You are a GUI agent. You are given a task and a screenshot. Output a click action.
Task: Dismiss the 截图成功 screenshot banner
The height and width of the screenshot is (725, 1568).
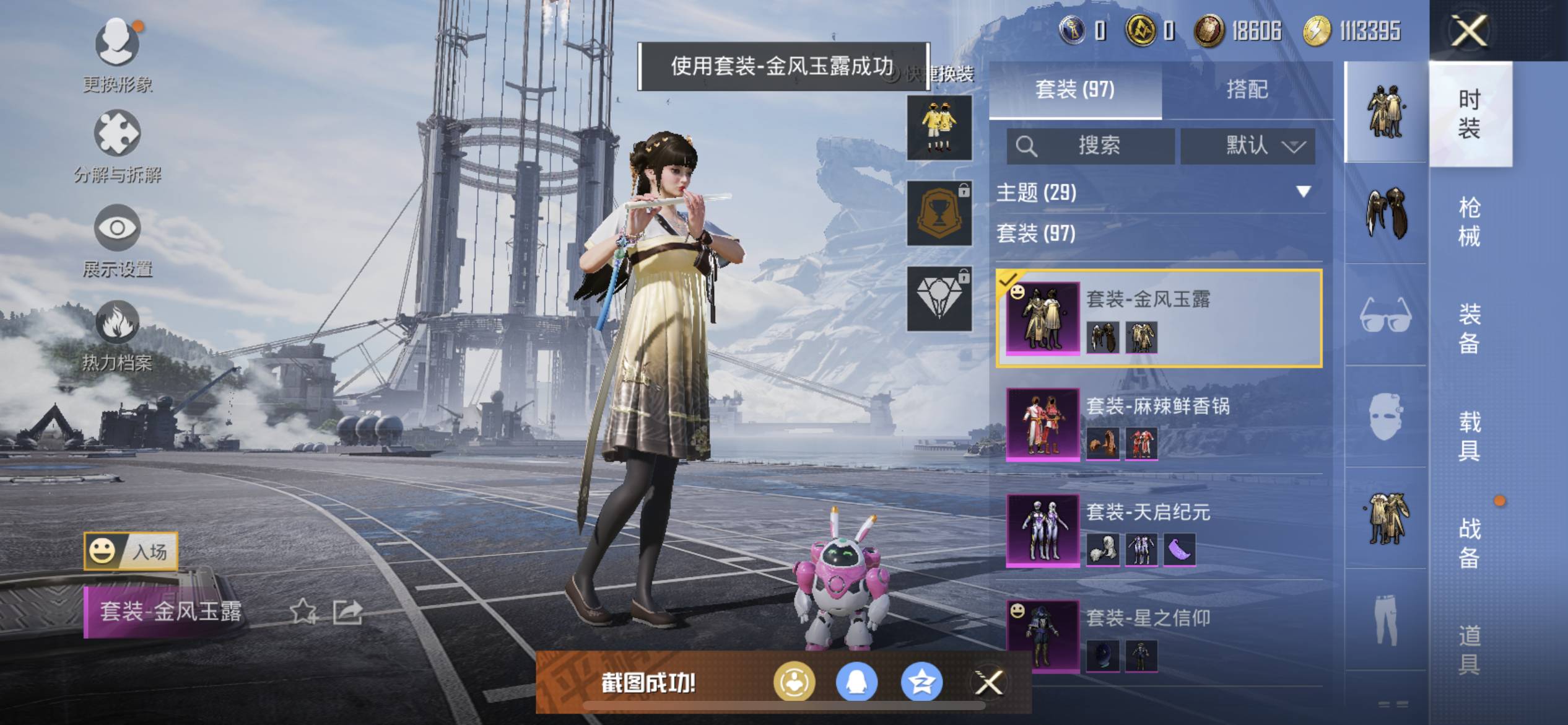coord(988,683)
